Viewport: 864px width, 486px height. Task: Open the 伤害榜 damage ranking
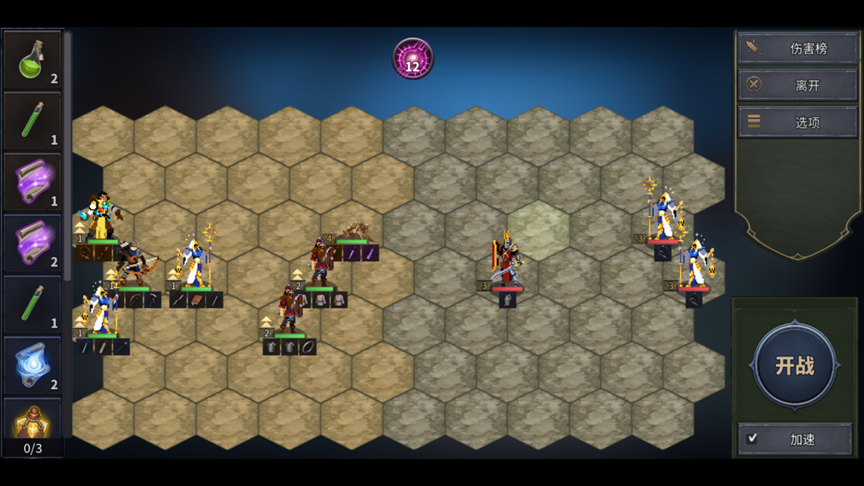point(795,48)
